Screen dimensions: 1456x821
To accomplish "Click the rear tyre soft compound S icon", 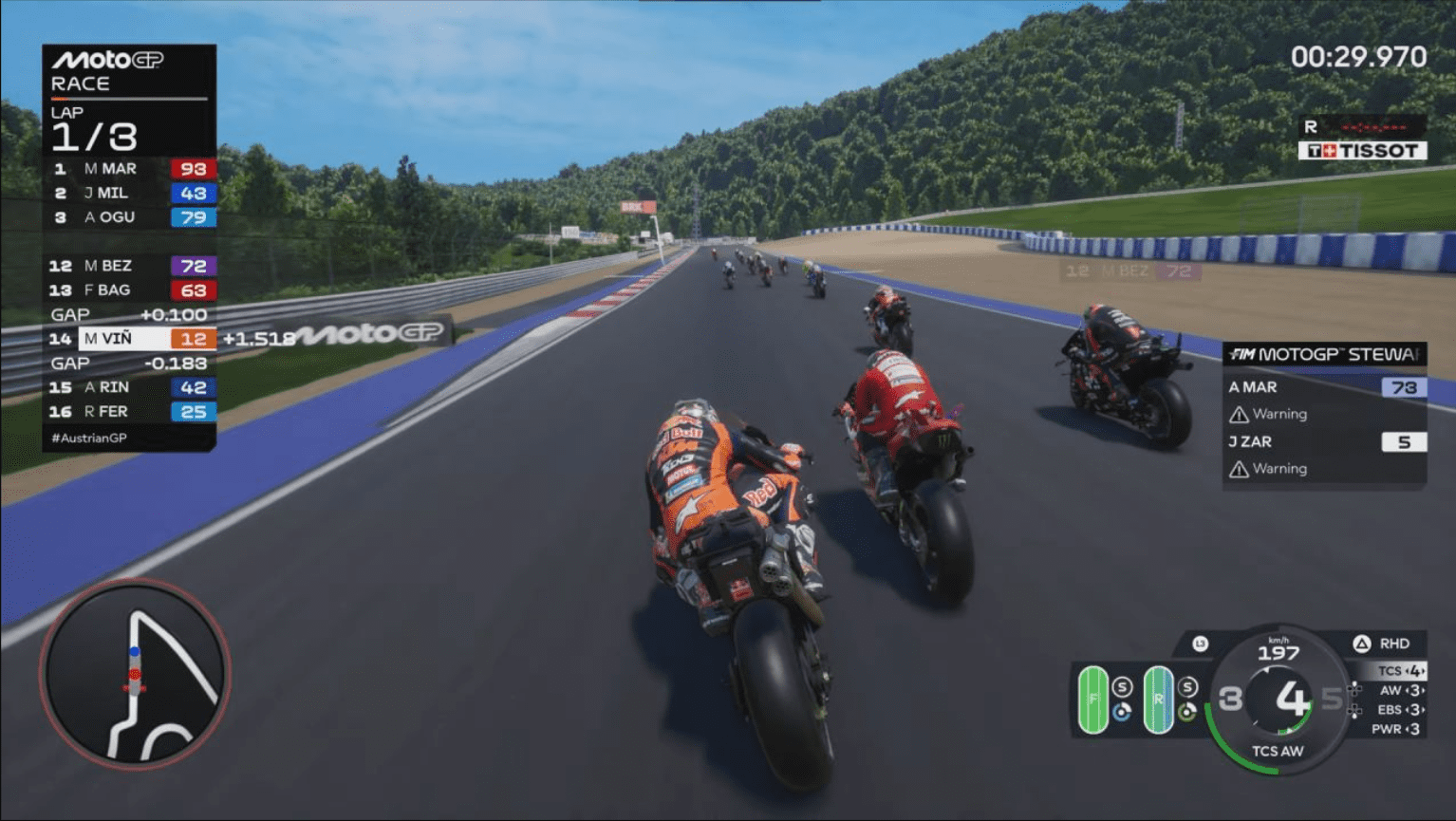I will click(x=1187, y=688).
